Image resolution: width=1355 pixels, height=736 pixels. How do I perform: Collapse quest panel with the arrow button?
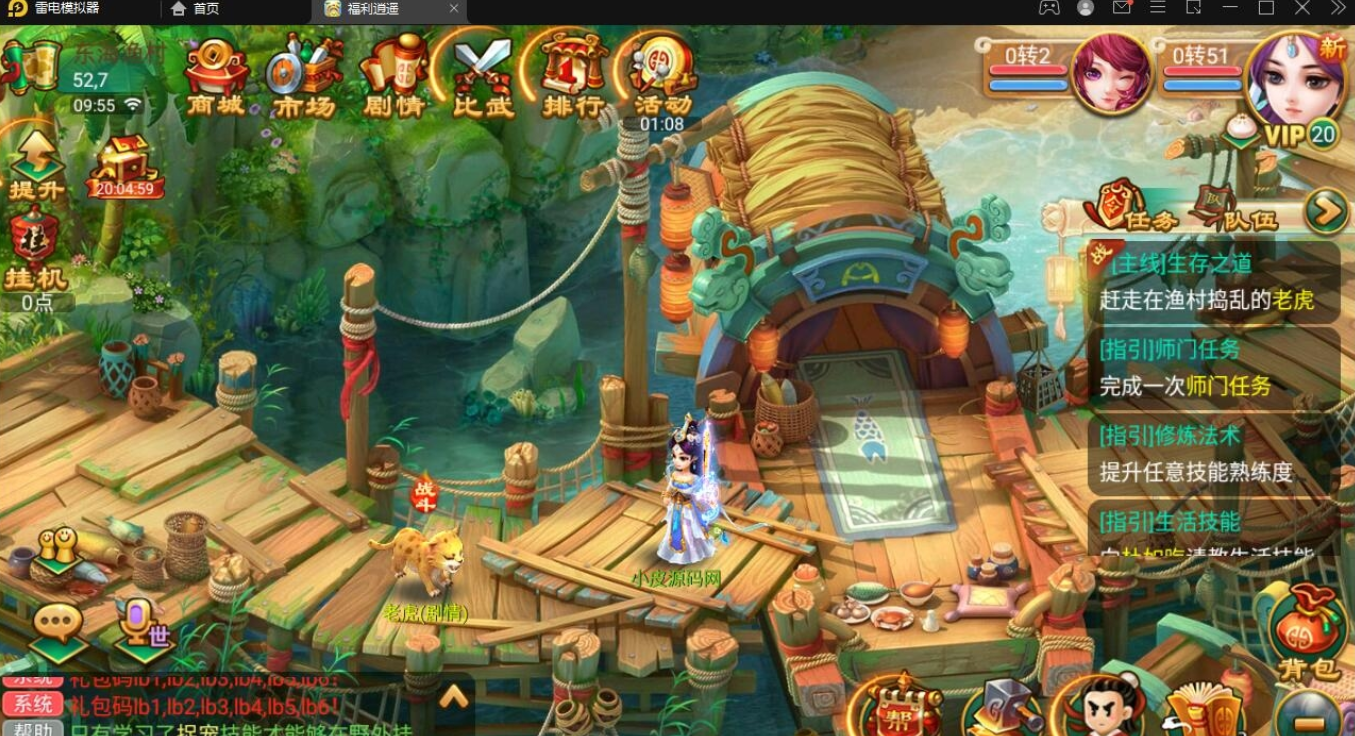[1327, 211]
